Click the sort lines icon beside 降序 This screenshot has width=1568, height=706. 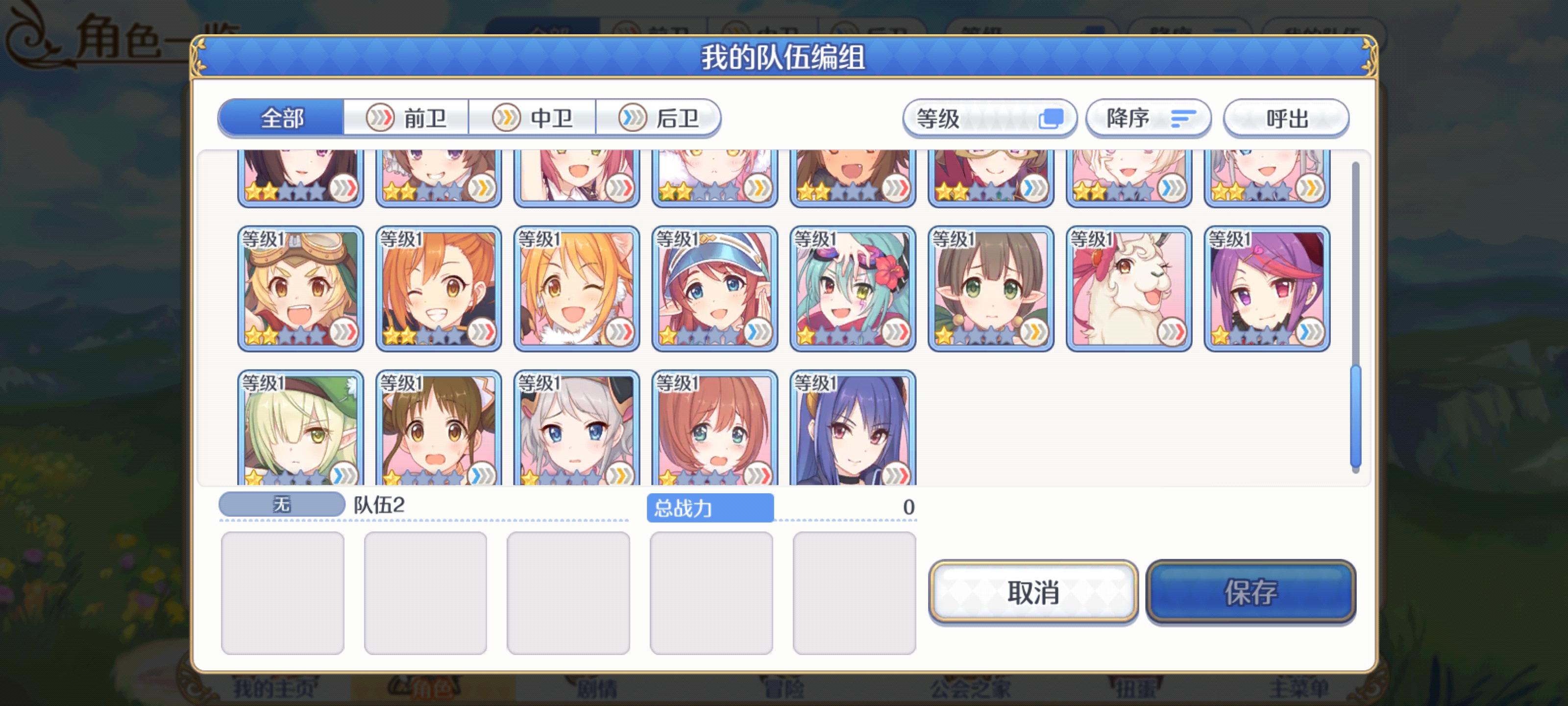[1183, 118]
